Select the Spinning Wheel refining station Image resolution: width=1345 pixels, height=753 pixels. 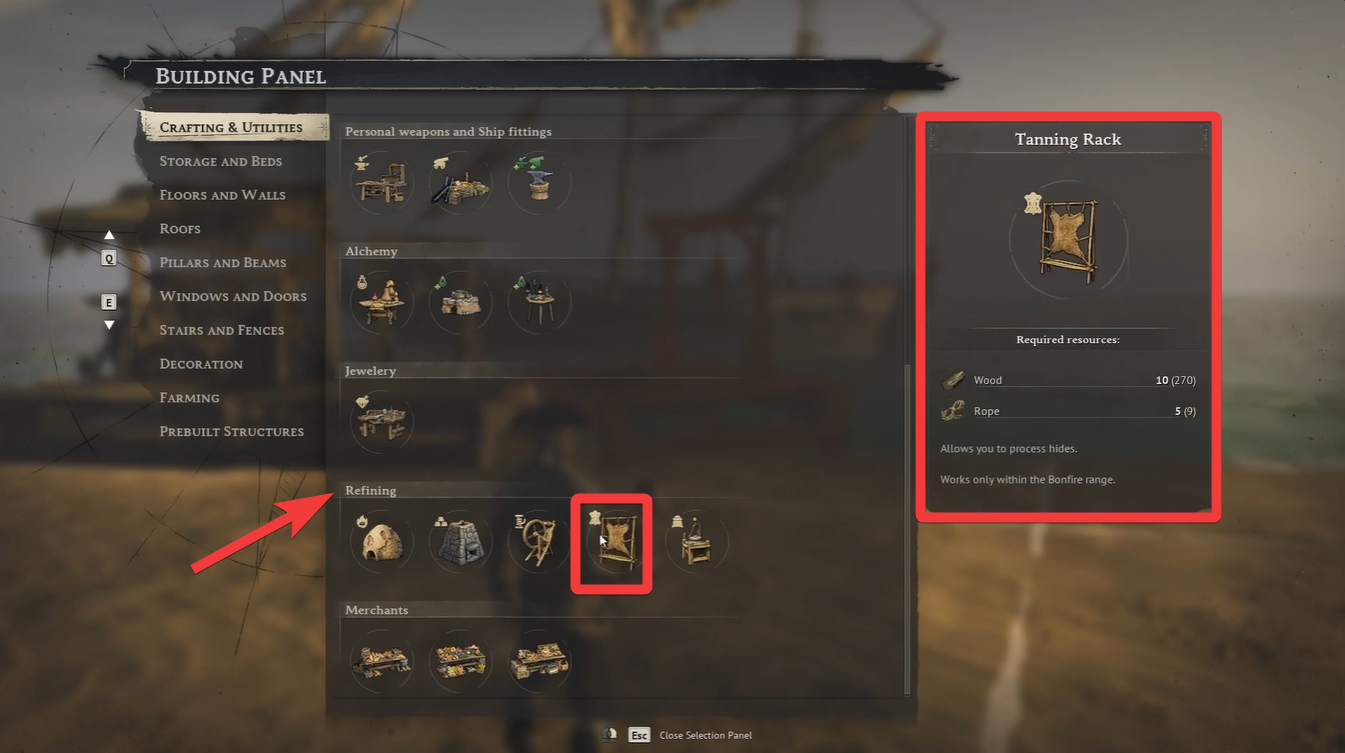coord(539,541)
